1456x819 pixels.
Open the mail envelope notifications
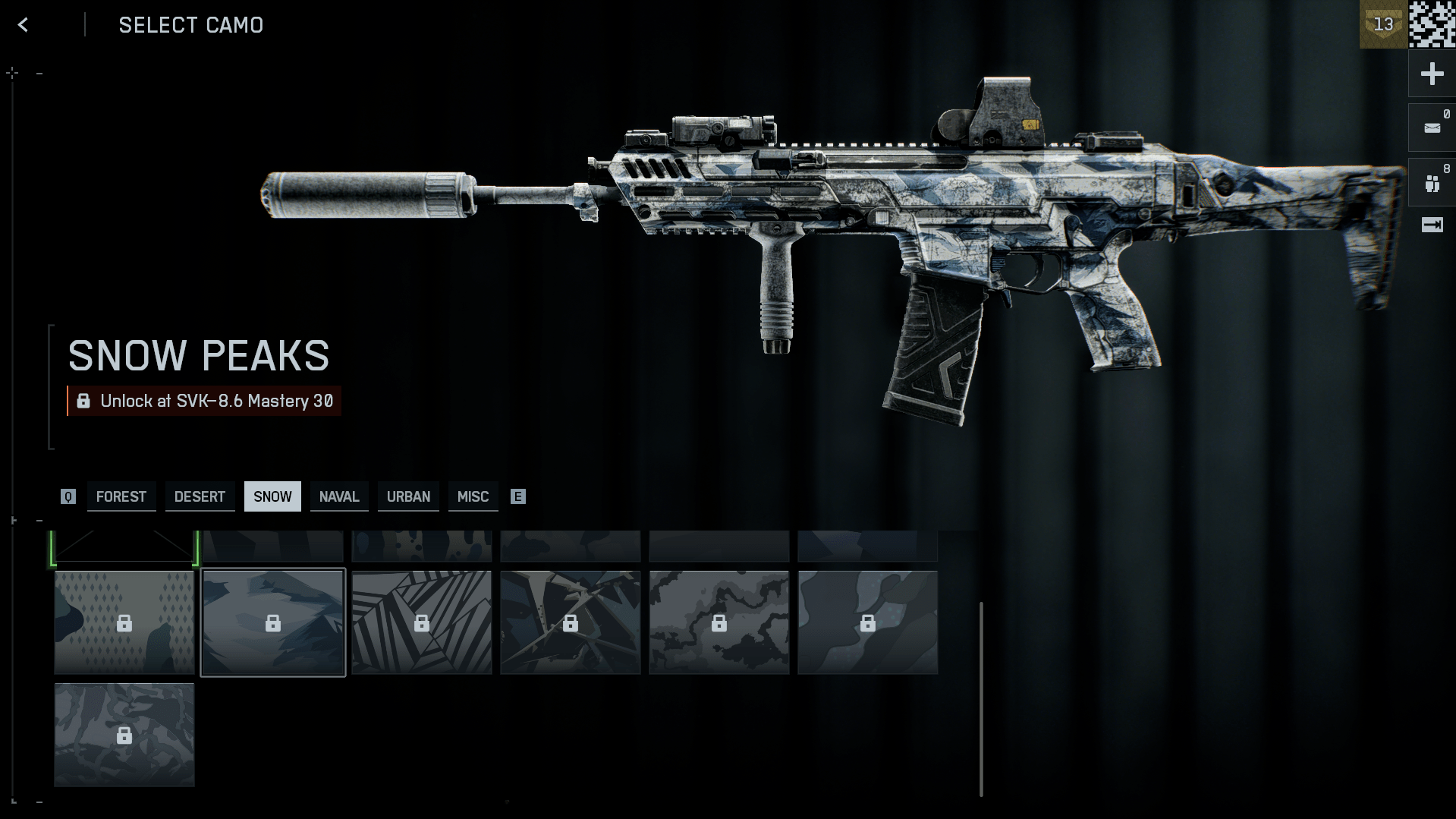point(1432,128)
